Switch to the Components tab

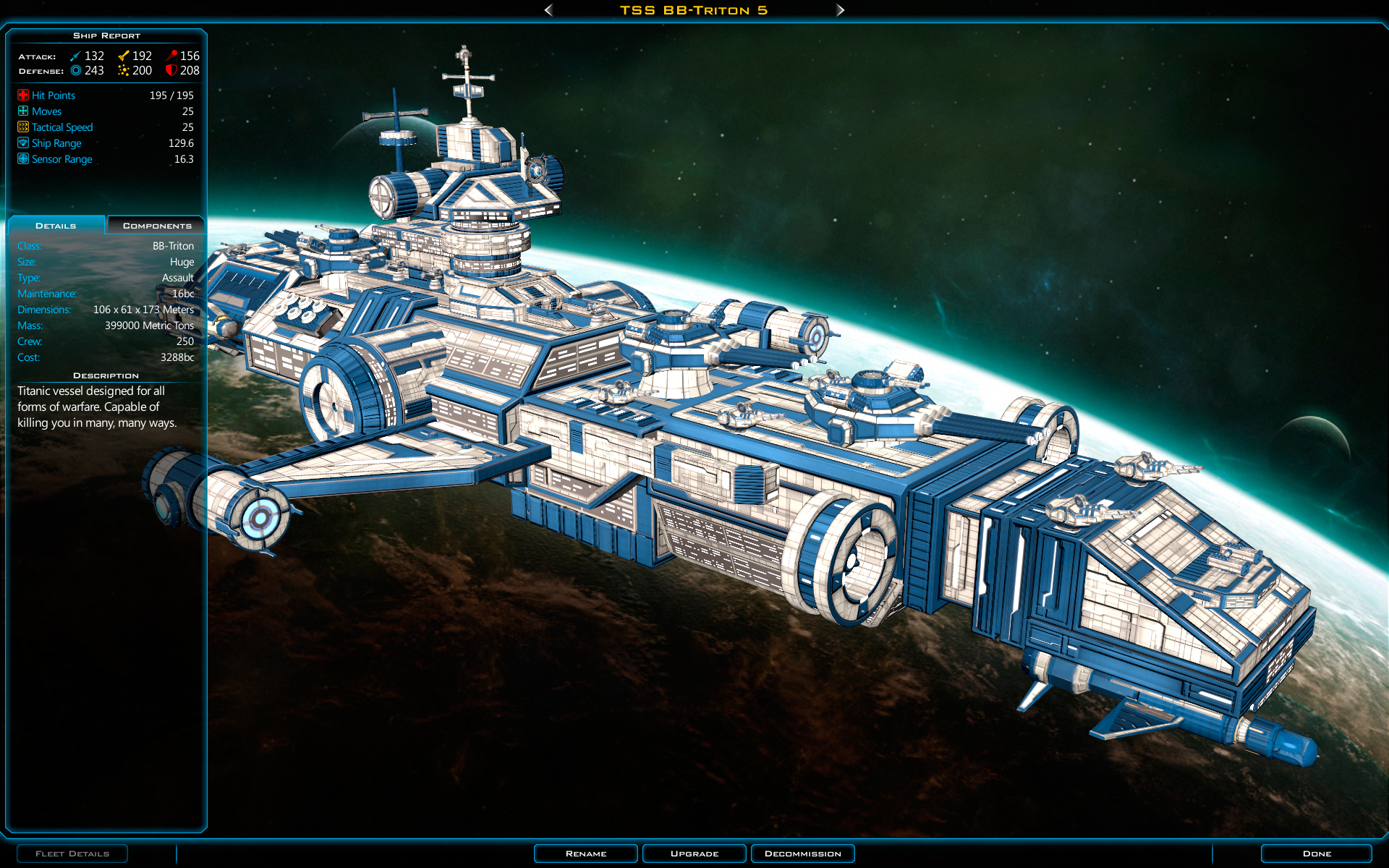(x=156, y=225)
